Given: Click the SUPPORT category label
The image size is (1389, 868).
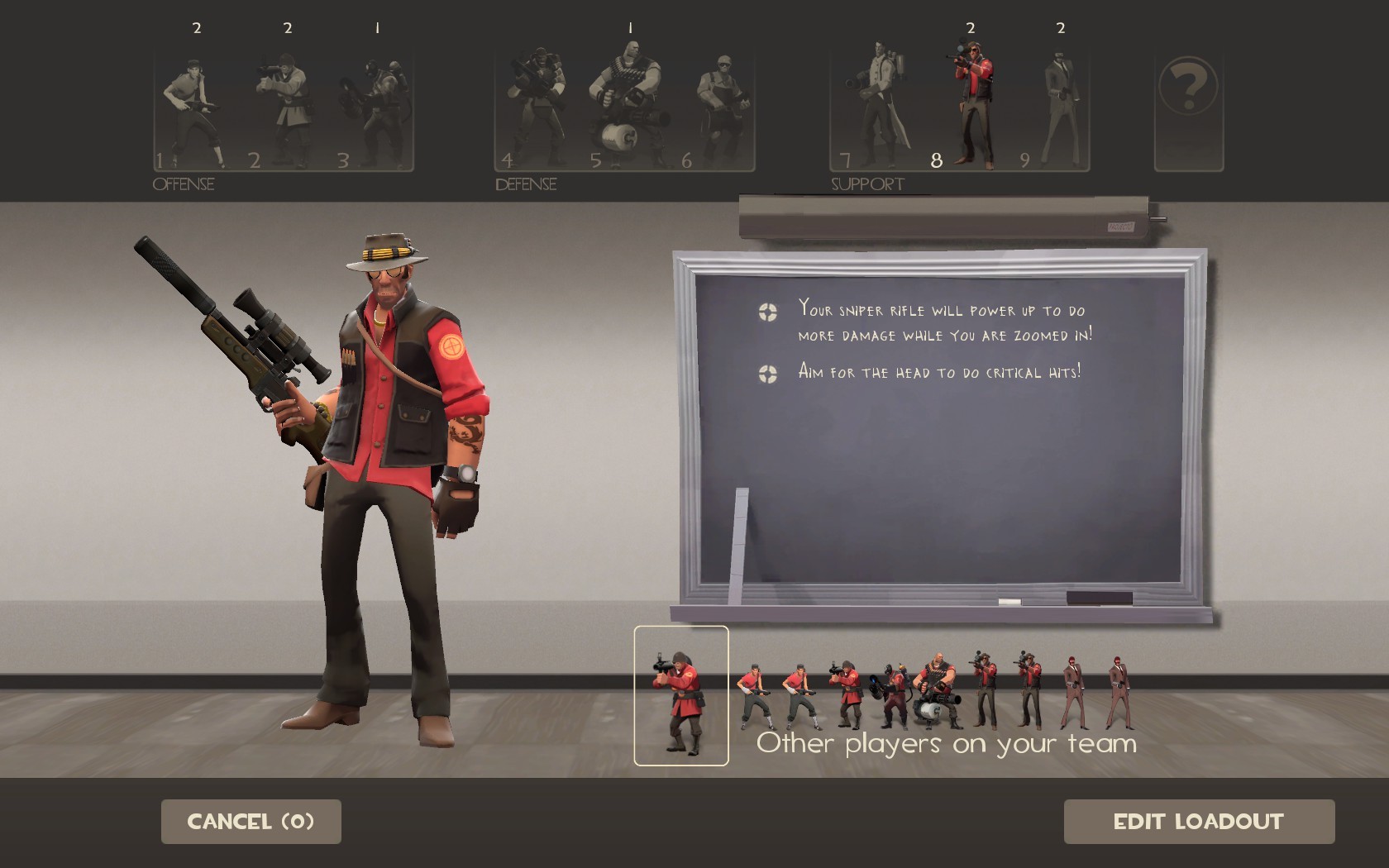Looking at the screenshot, I should pyautogui.click(x=866, y=184).
